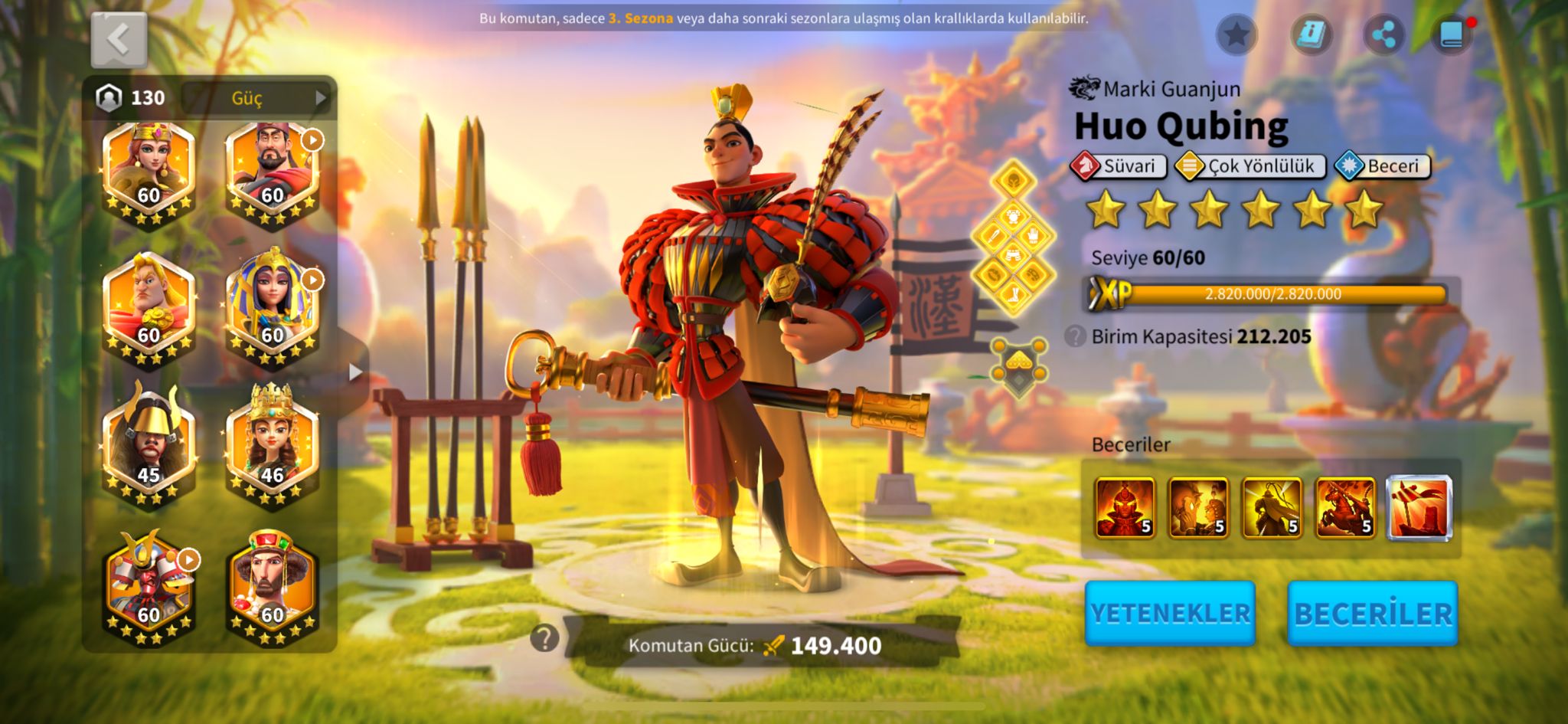
Task: Open the YETENEKLER talents screen
Action: click(x=1169, y=613)
